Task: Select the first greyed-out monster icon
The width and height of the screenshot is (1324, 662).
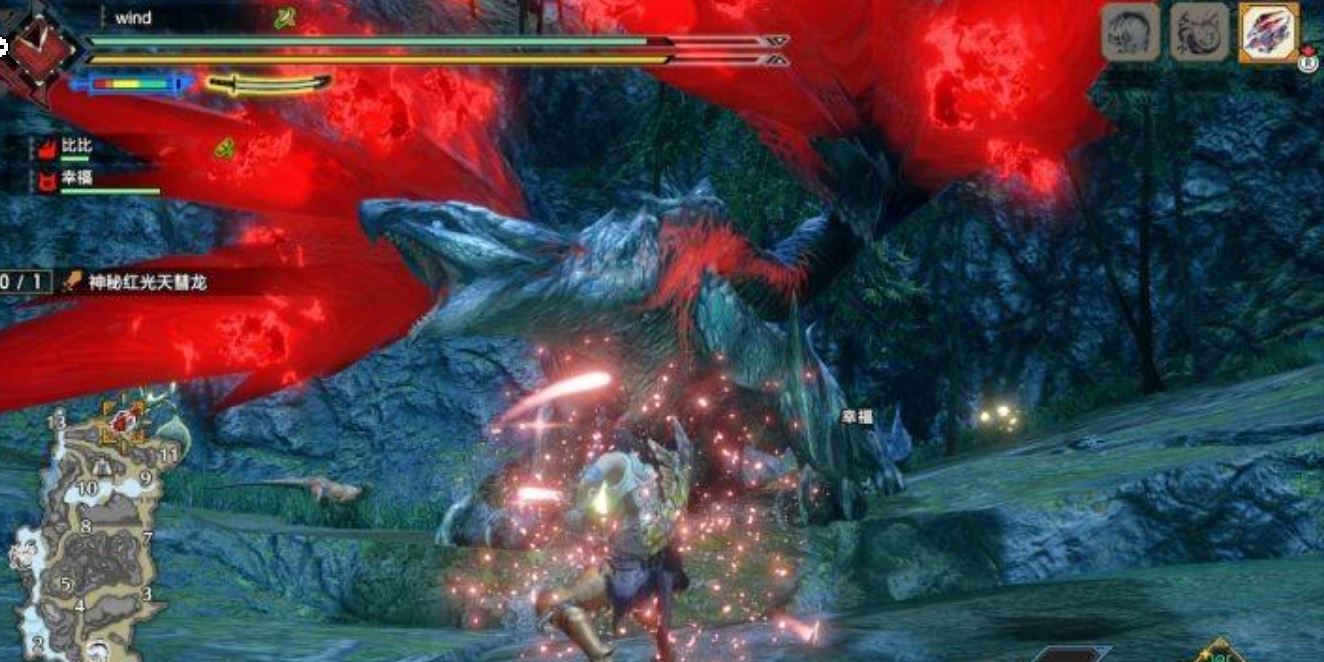Action: click(1130, 34)
